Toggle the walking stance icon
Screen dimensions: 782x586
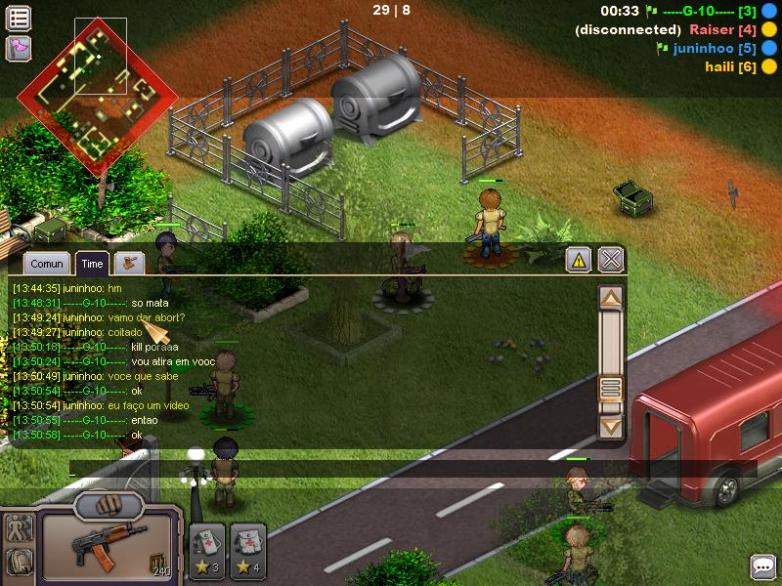(19, 527)
